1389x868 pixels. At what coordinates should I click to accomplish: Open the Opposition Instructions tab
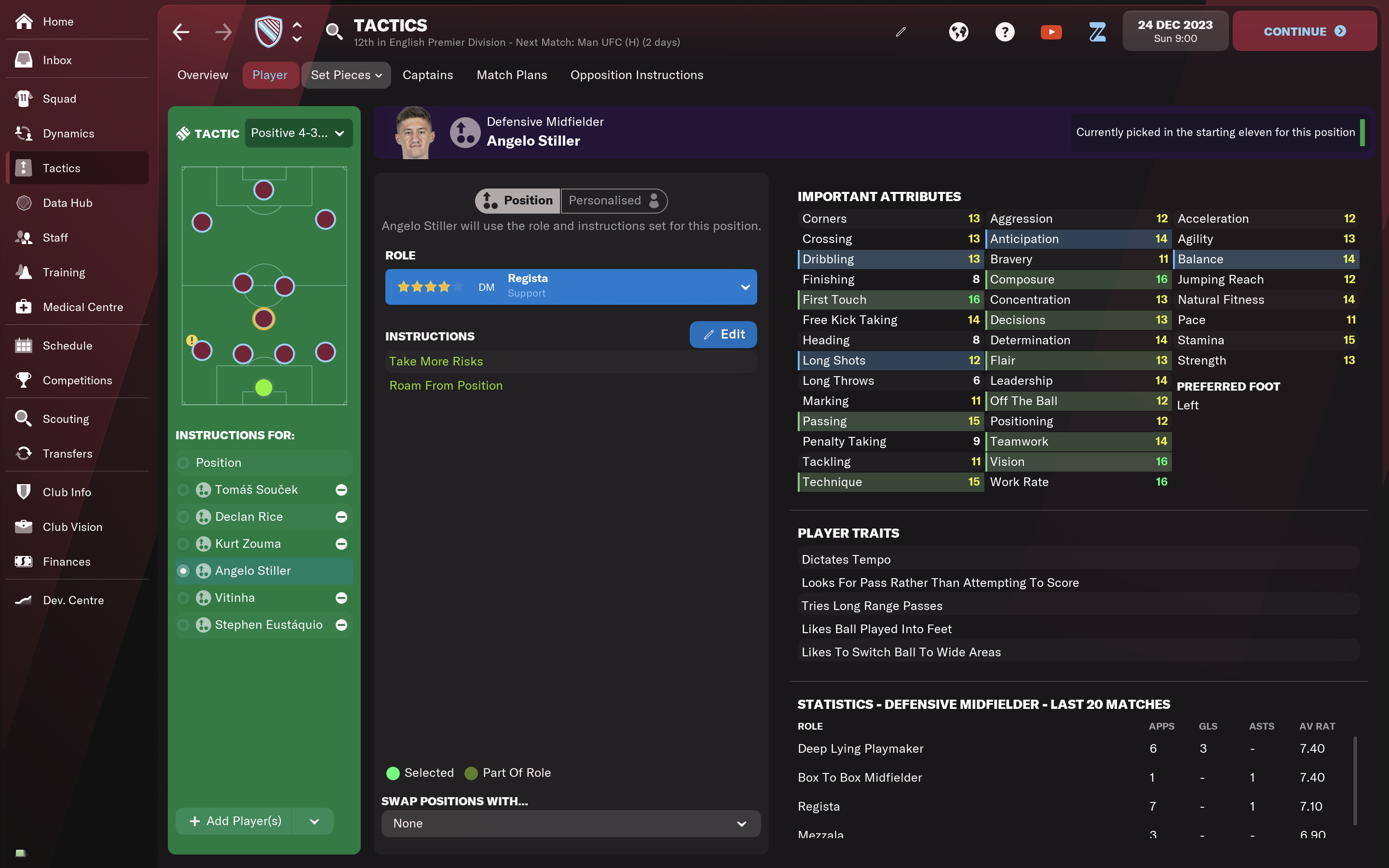(x=637, y=75)
